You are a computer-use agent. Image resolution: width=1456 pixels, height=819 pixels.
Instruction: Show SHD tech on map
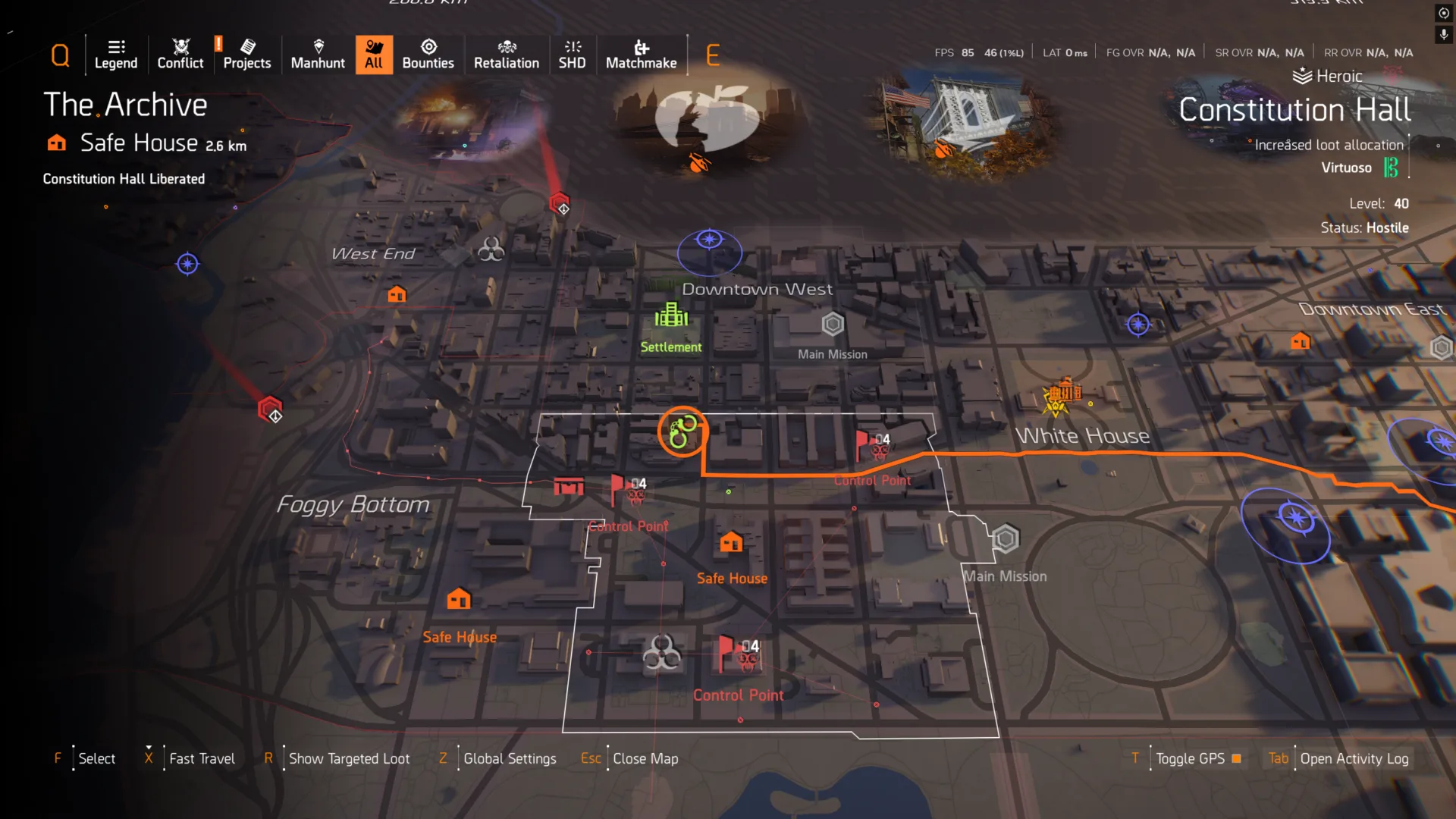pyautogui.click(x=572, y=55)
